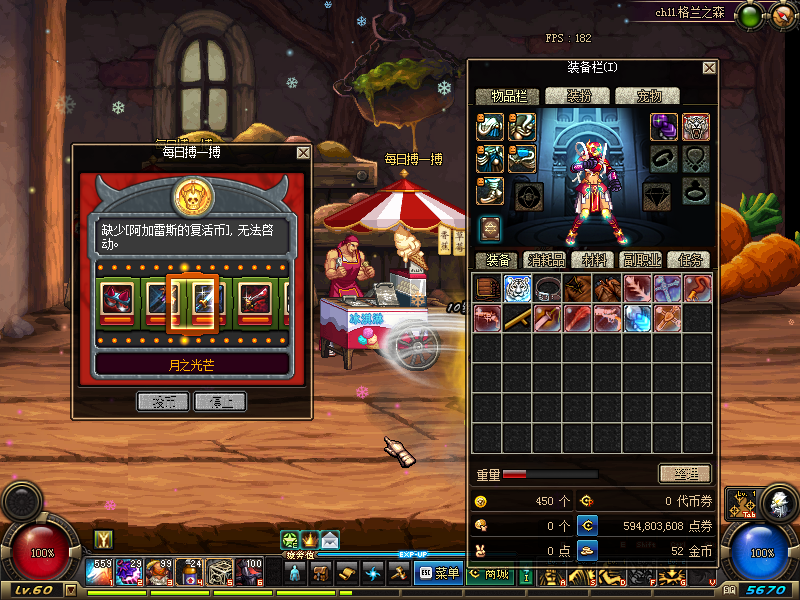Click the 整理 sort inventory button

[x=684, y=473]
